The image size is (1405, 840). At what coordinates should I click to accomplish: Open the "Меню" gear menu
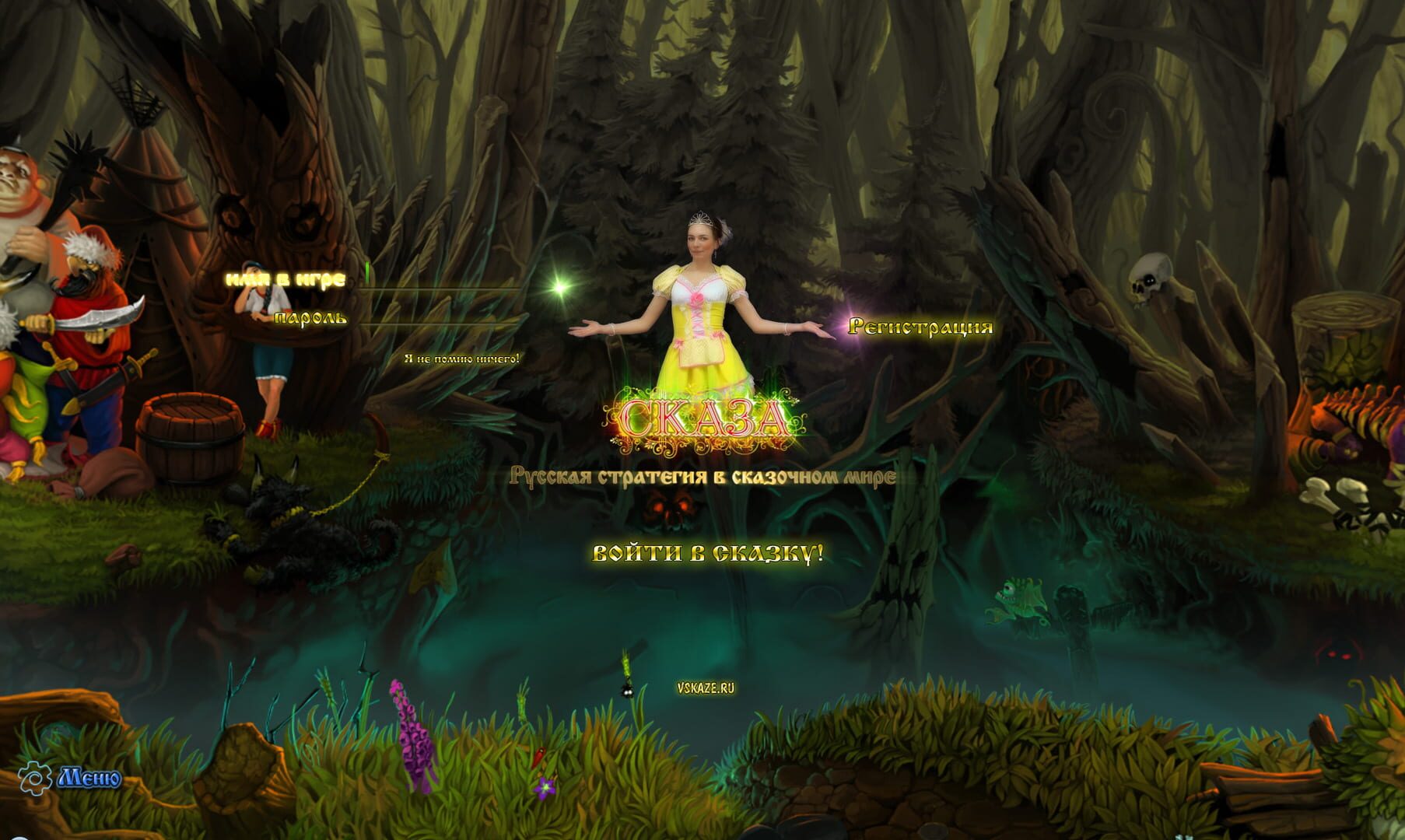(70, 777)
